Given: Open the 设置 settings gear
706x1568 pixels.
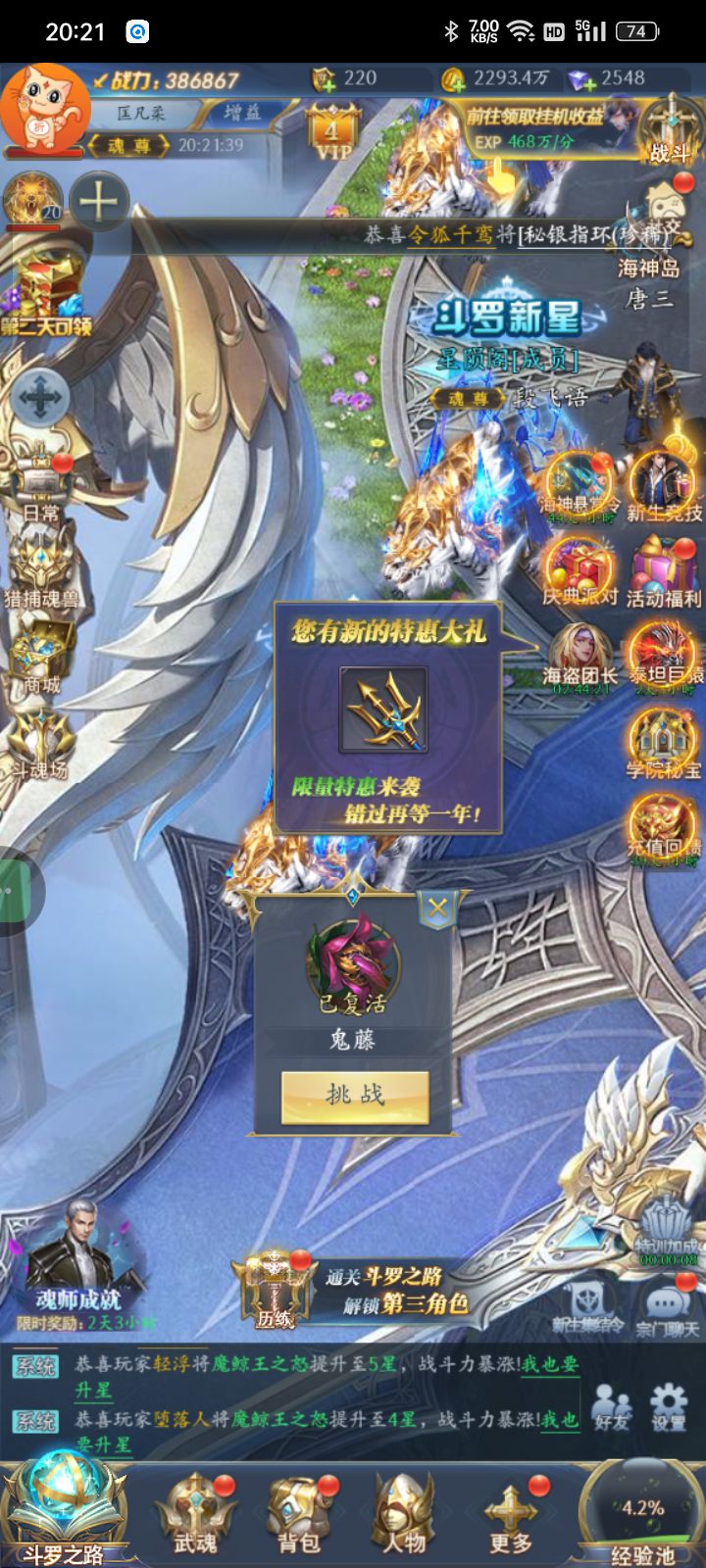Looking at the screenshot, I should click(x=669, y=1406).
